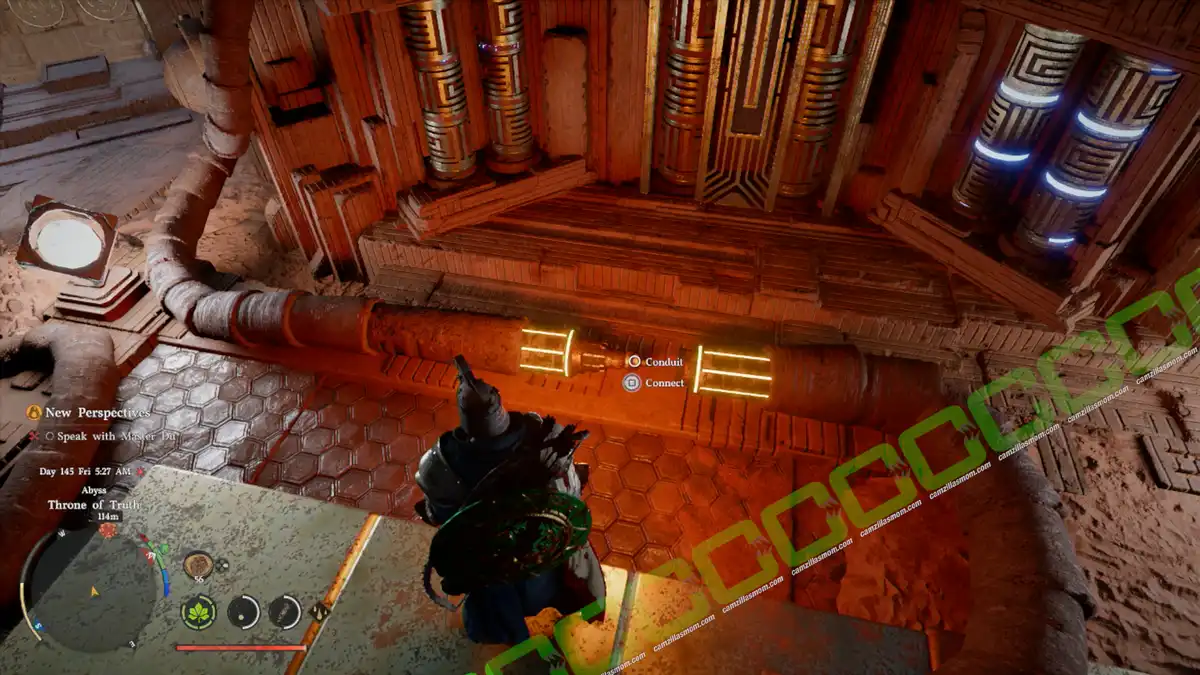Activate the green leaf ability icon
Image resolution: width=1200 pixels, height=675 pixels.
coord(199,611)
